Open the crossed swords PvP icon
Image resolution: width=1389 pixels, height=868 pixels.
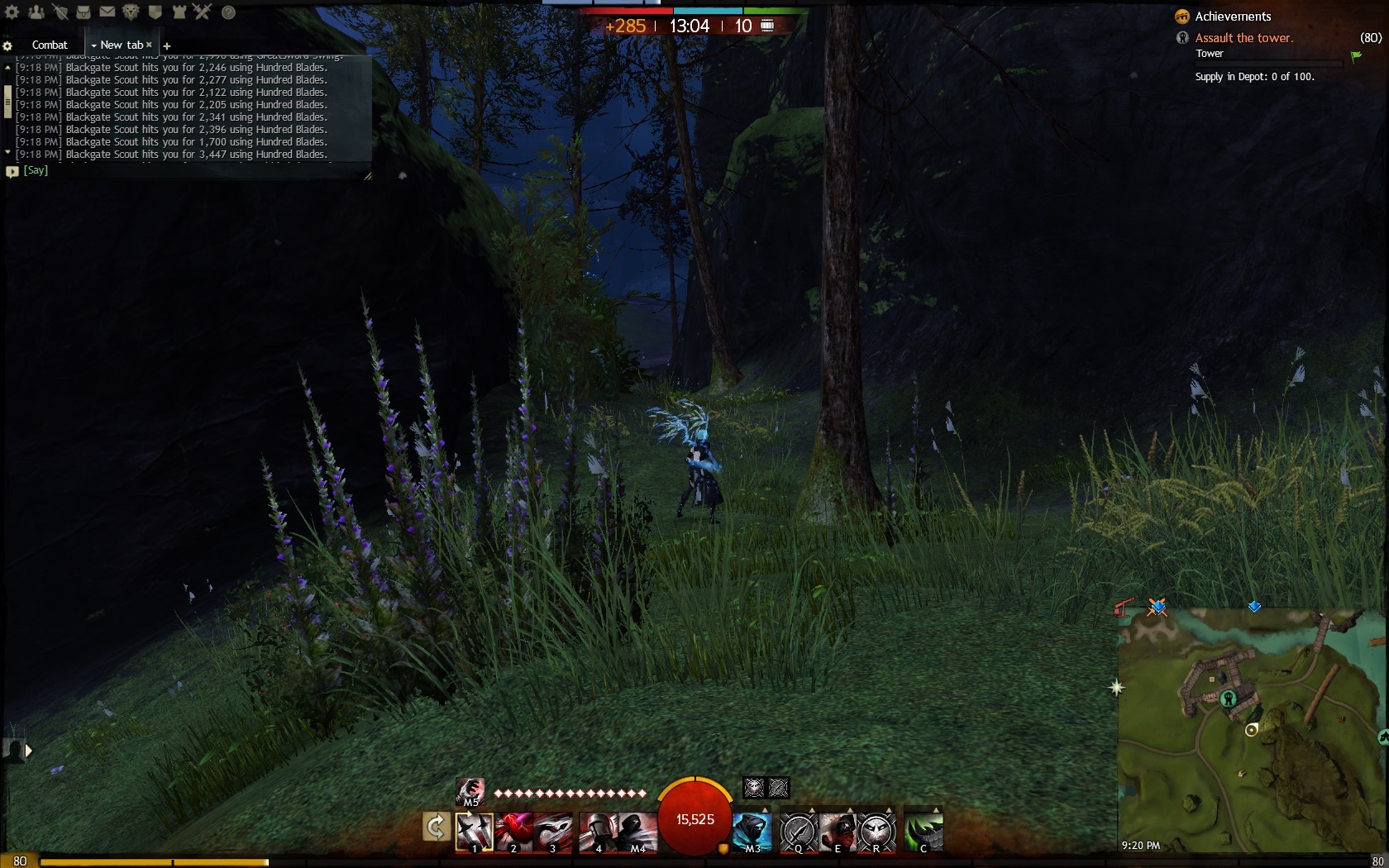click(x=203, y=12)
